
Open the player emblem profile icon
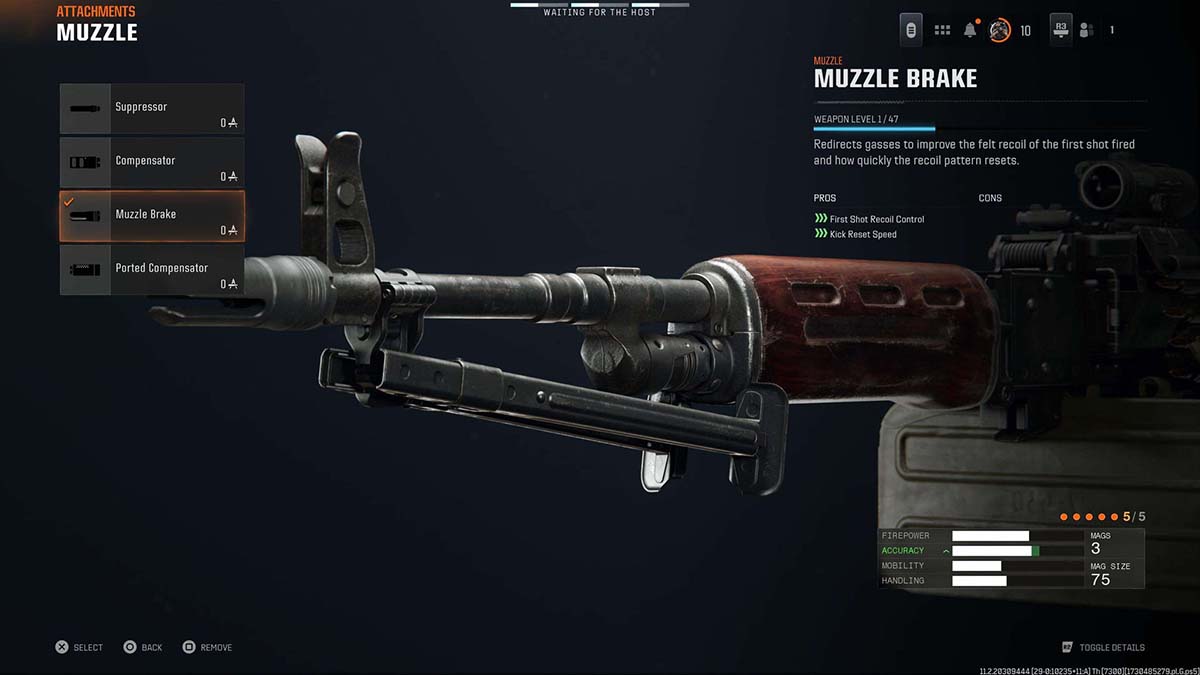click(999, 30)
